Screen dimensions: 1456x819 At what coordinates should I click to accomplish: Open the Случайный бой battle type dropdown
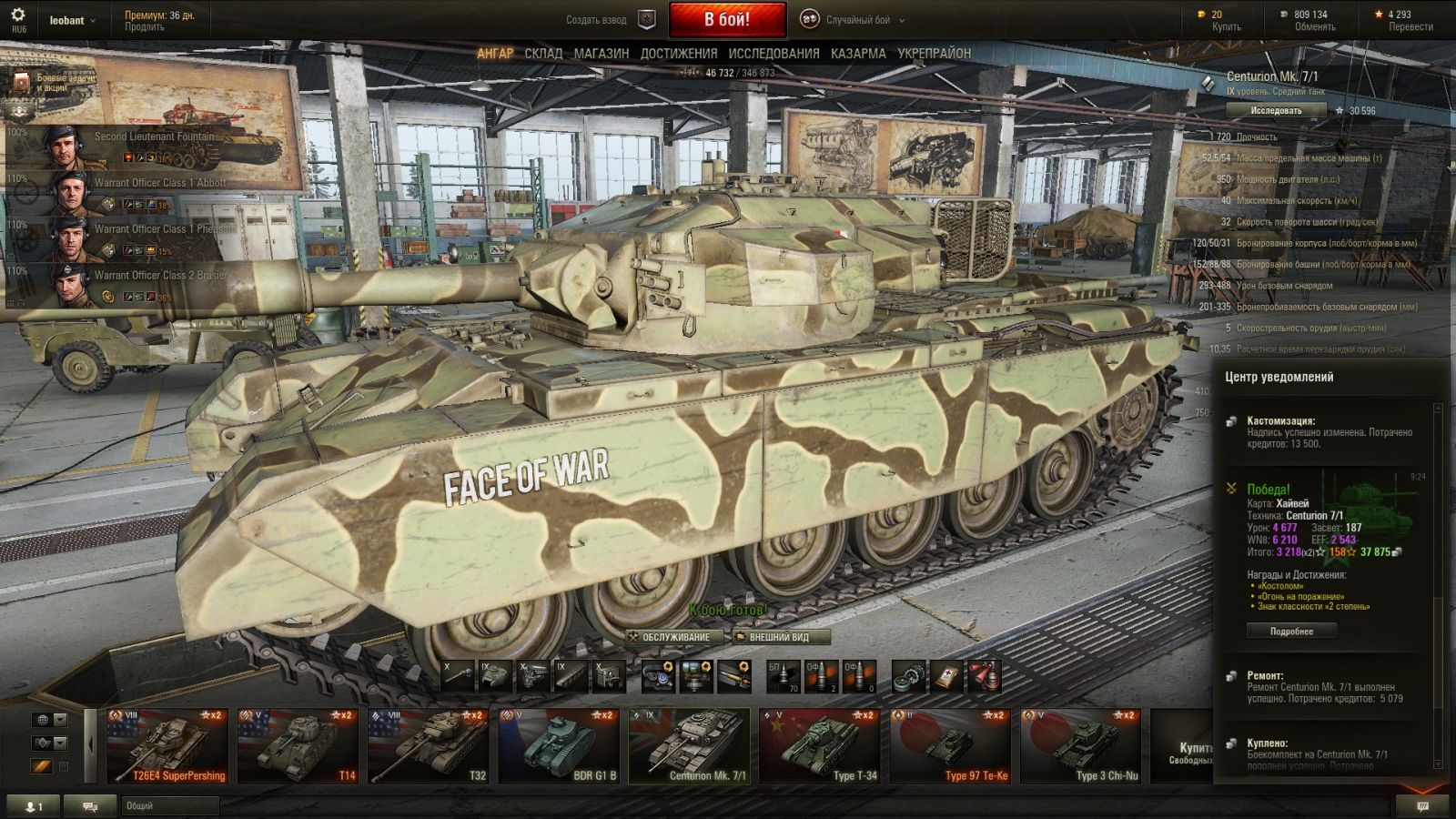[857, 20]
